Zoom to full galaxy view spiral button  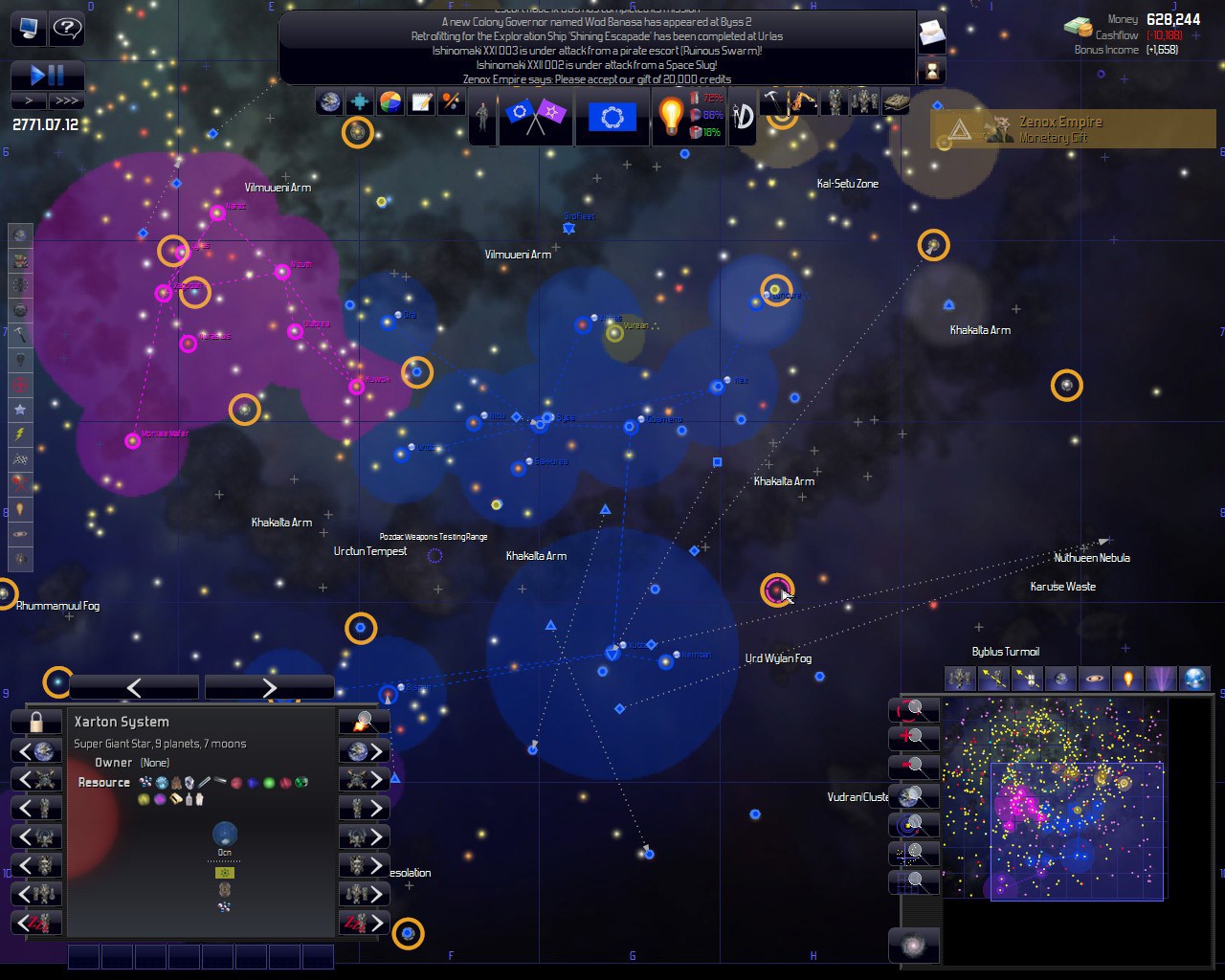[913, 946]
